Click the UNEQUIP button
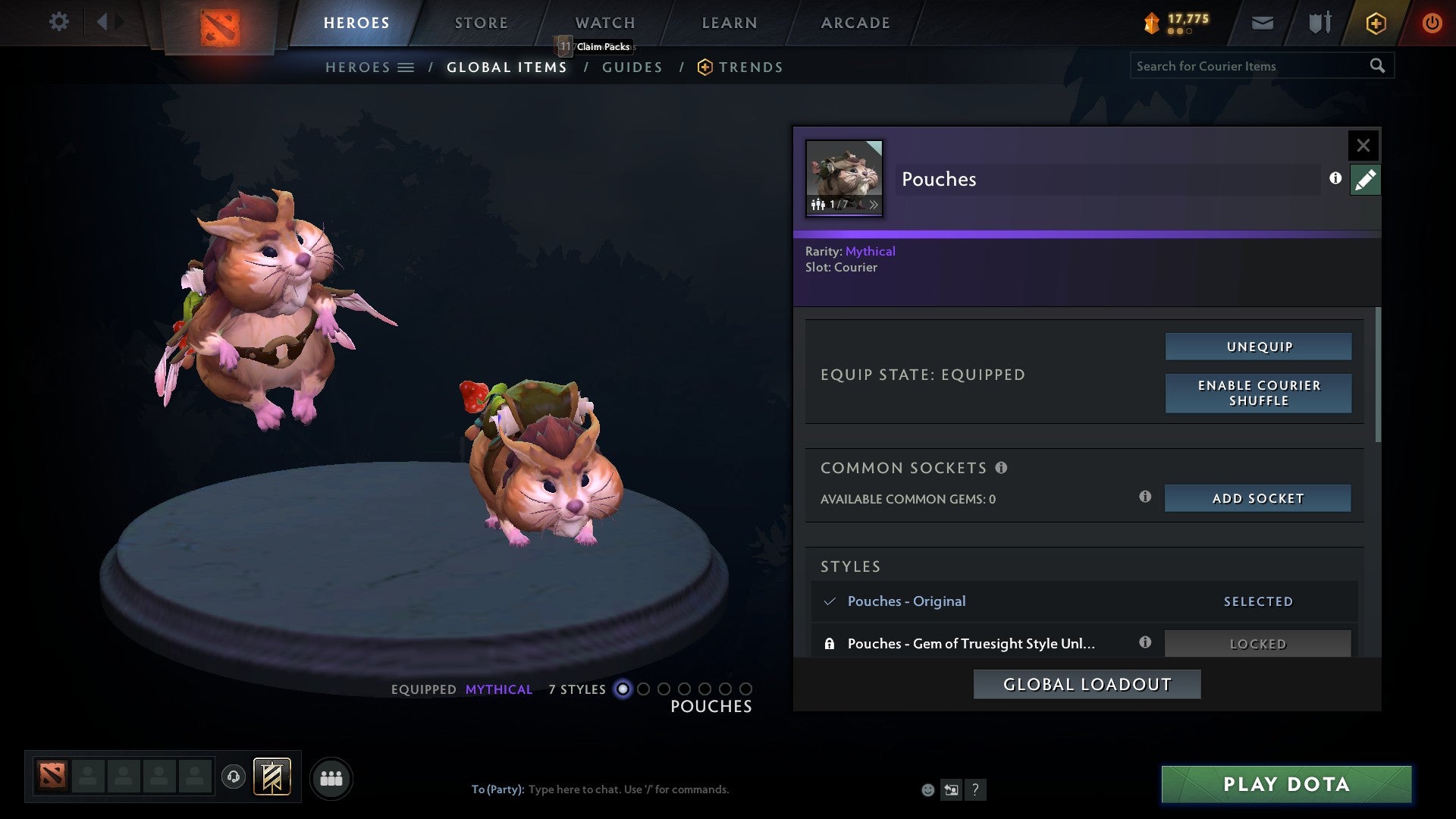 pyautogui.click(x=1257, y=346)
